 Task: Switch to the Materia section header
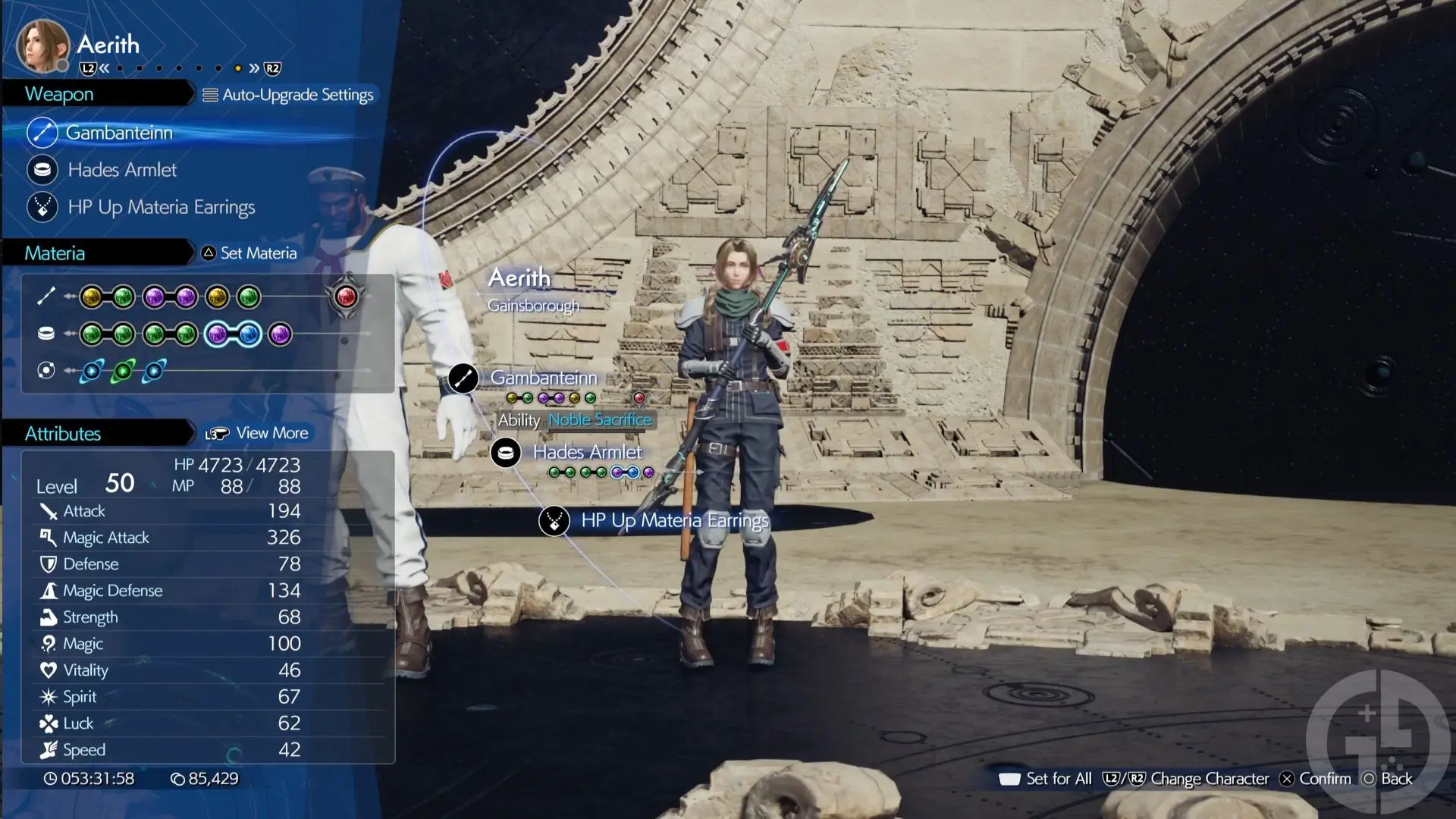coord(53,253)
